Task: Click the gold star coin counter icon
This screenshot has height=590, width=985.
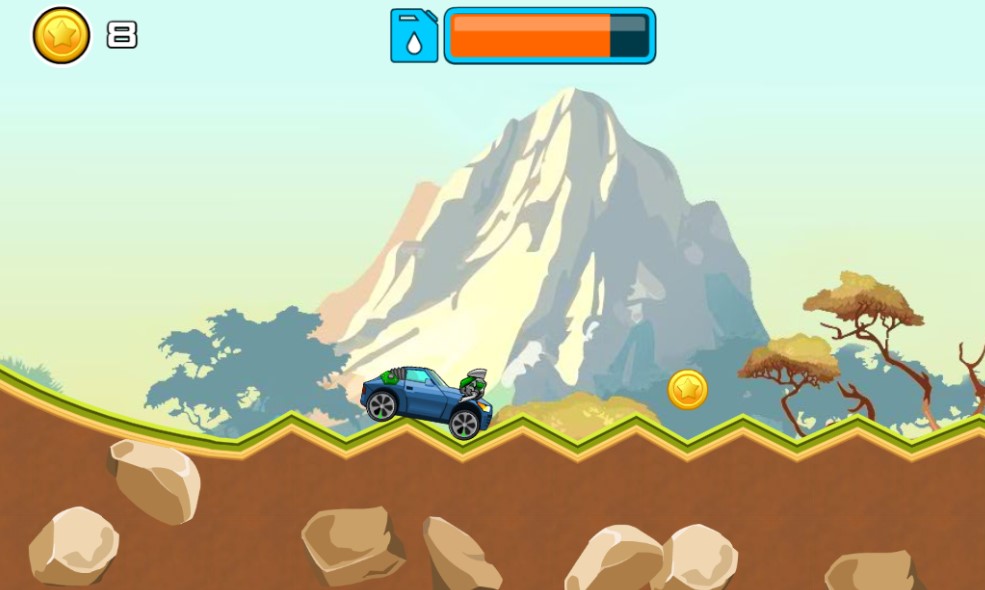Action: pos(62,36)
